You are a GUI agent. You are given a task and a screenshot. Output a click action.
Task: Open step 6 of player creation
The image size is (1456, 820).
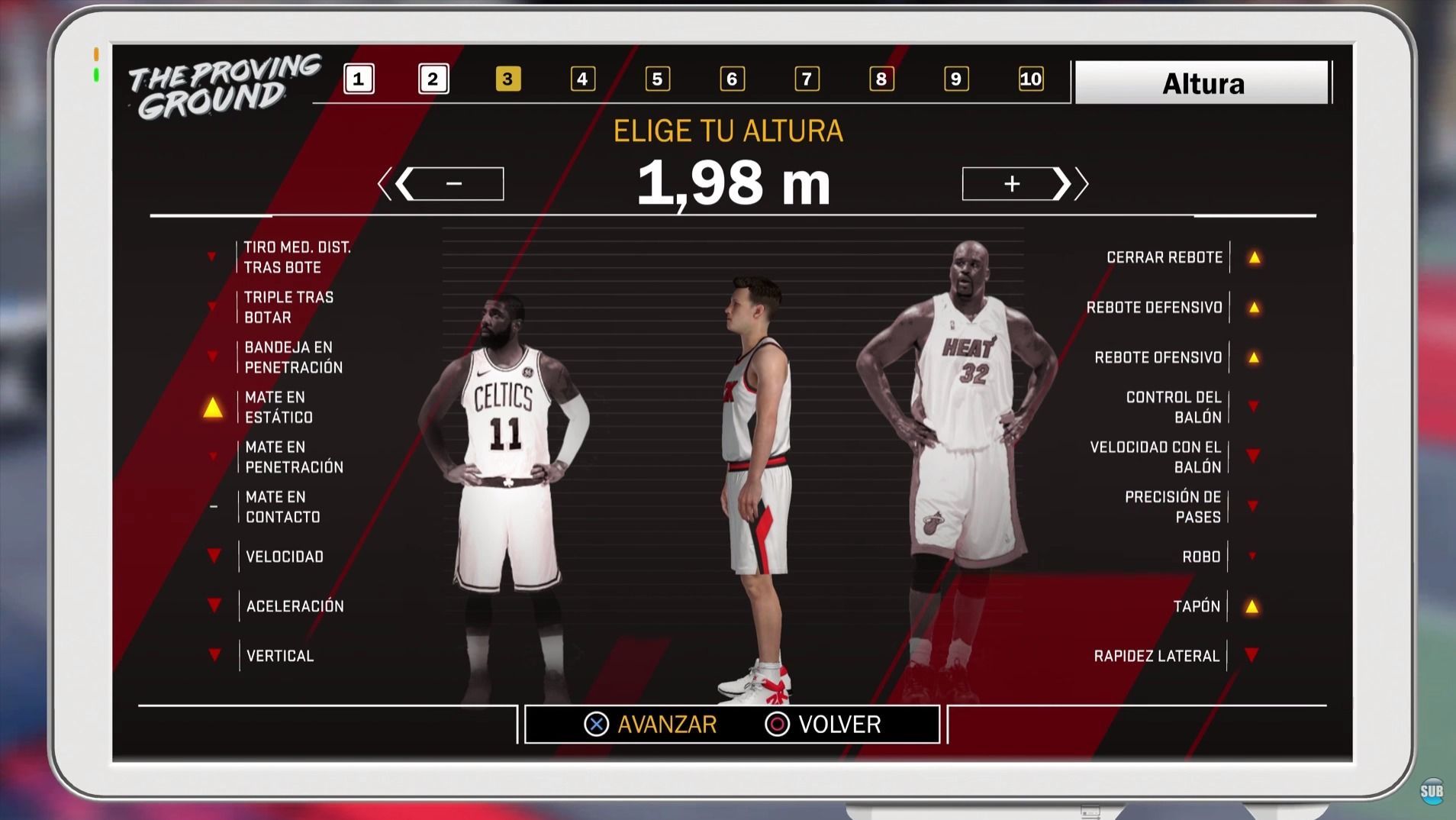pyautogui.click(x=732, y=79)
